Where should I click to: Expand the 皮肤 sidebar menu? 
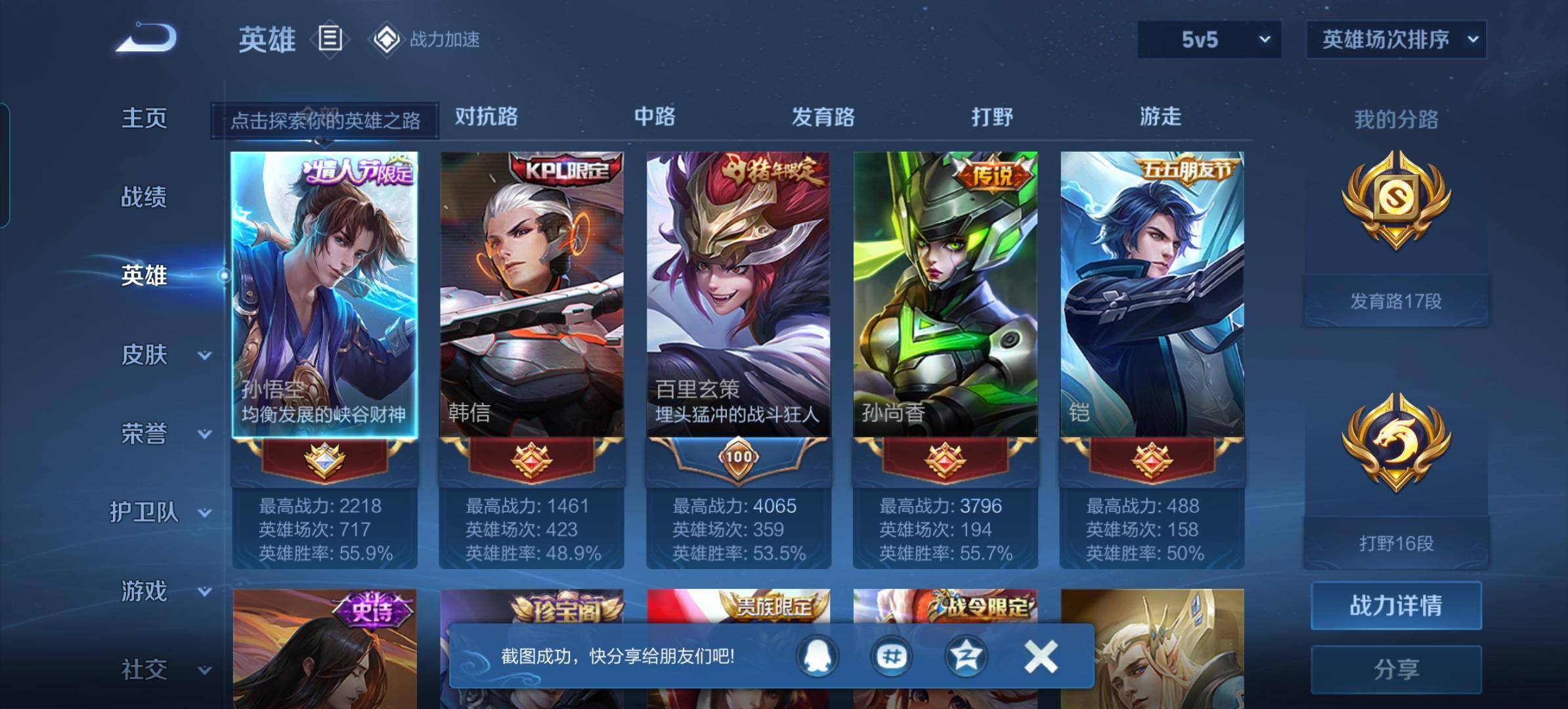click(x=164, y=355)
